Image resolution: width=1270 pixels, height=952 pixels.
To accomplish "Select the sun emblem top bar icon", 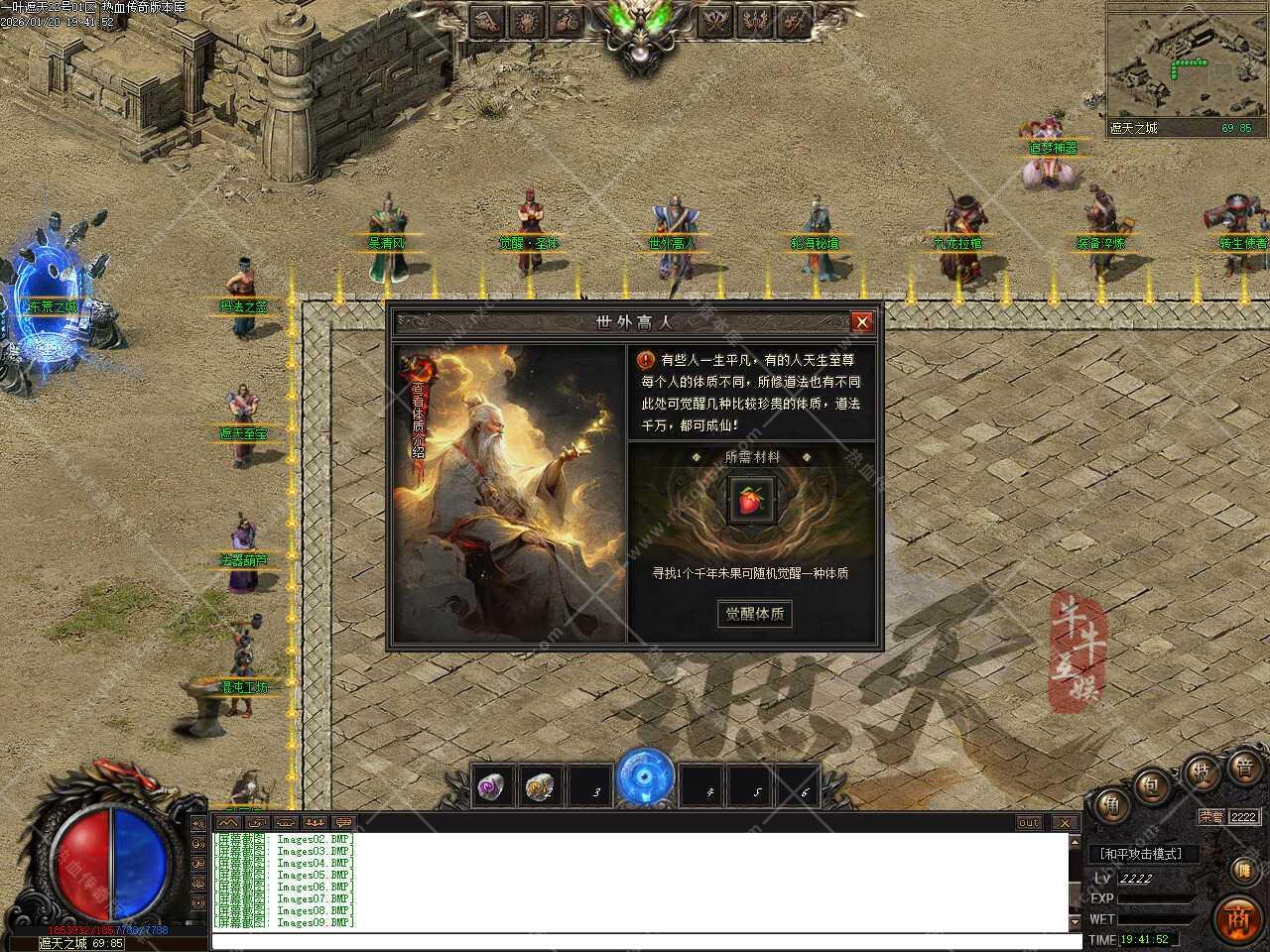I will 526,20.
